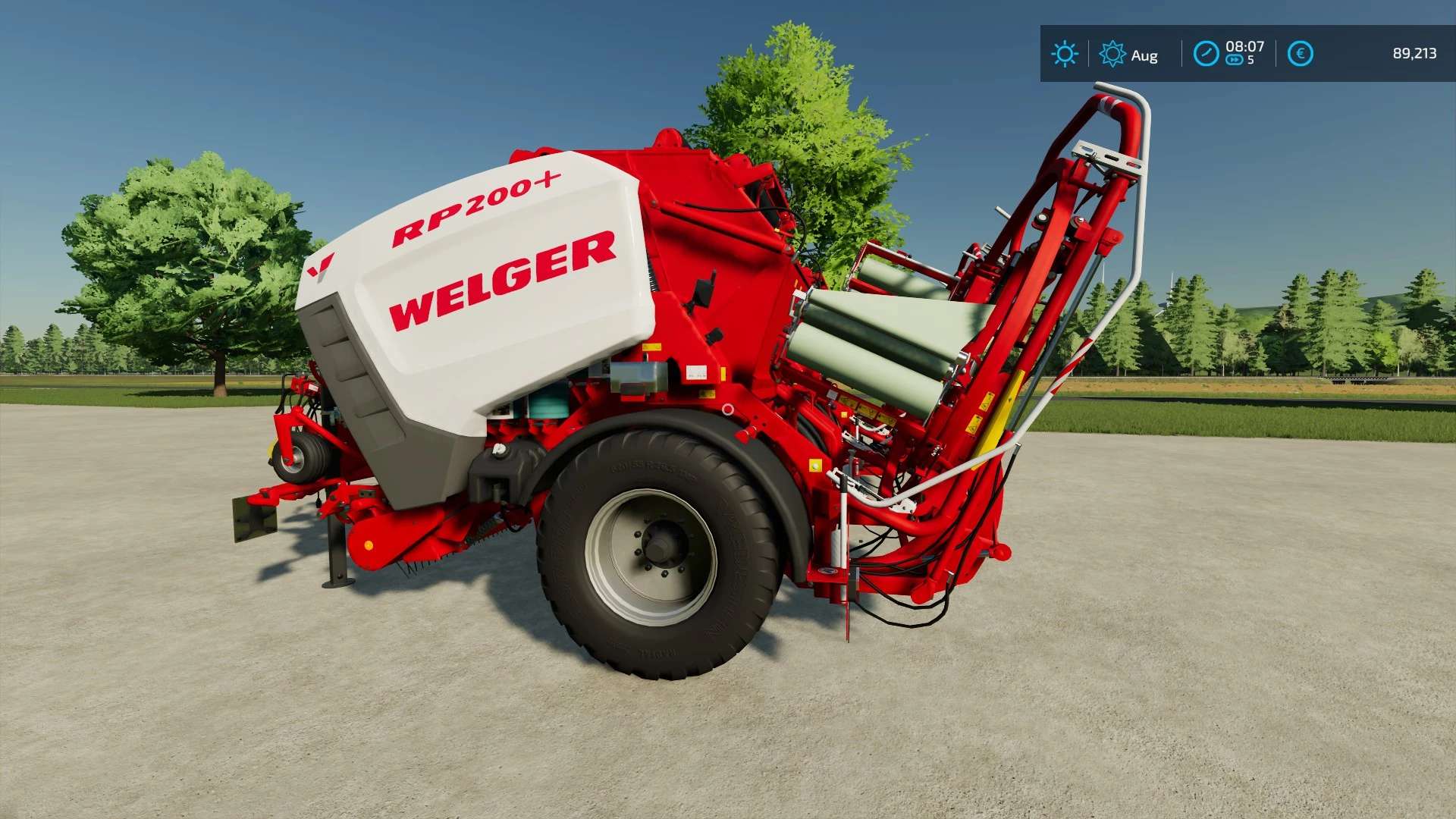Click the fast-forward time scale icon
The width and height of the screenshot is (1456, 819).
pyautogui.click(x=1235, y=61)
